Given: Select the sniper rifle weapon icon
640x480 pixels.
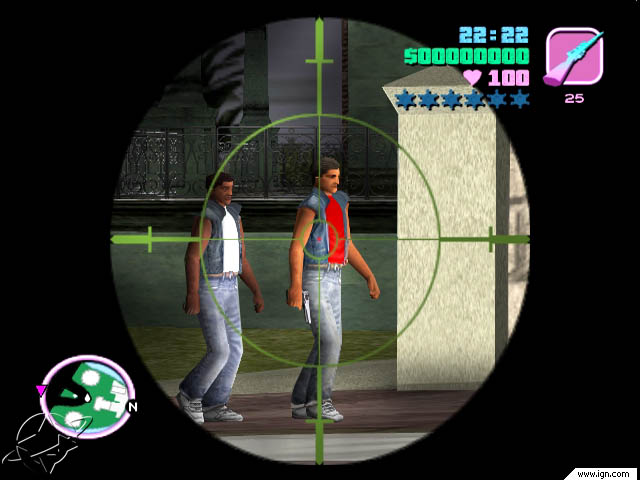Looking at the screenshot, I should pyautogui.click(x=574, y=55).
